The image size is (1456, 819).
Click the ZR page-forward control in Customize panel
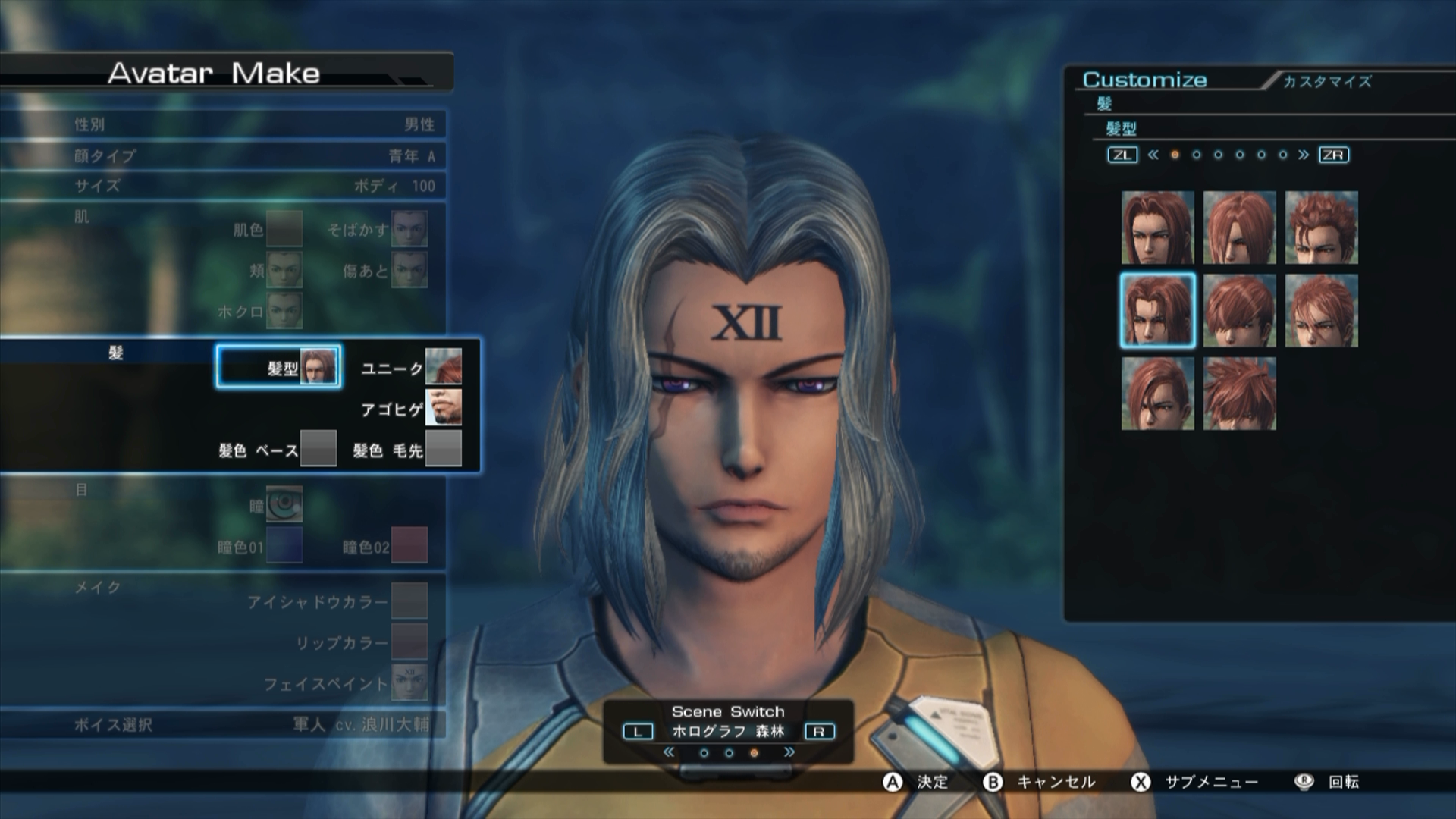[1335, 155]
